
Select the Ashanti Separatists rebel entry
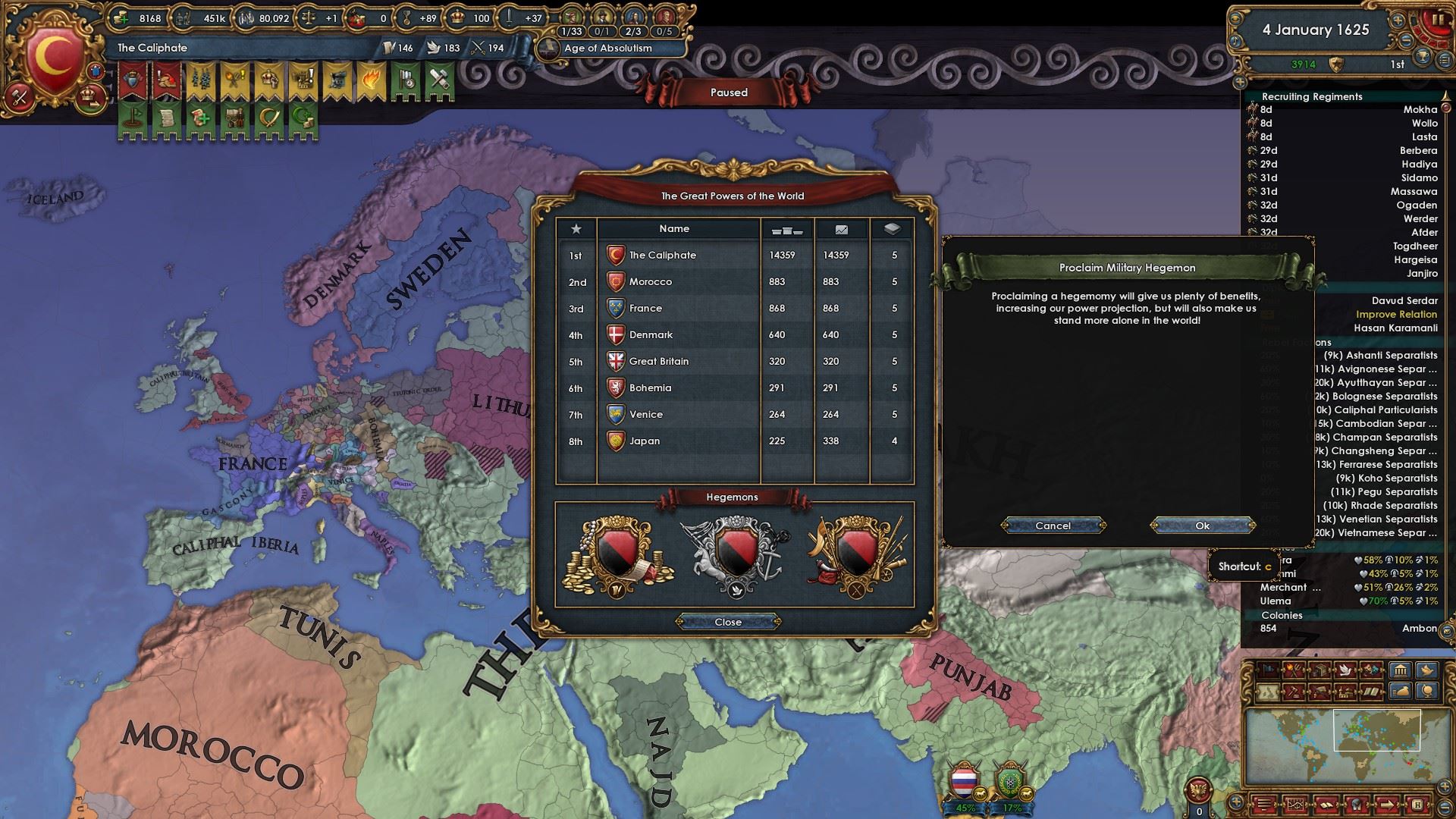(1380, 356)
